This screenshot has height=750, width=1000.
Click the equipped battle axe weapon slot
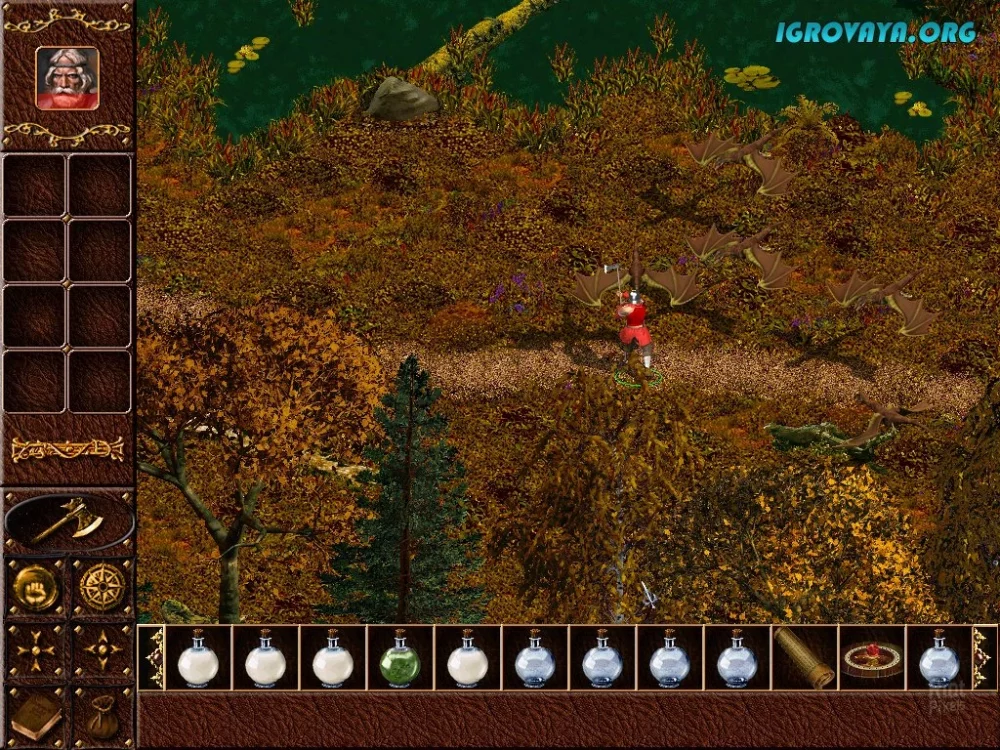[68, 521]
